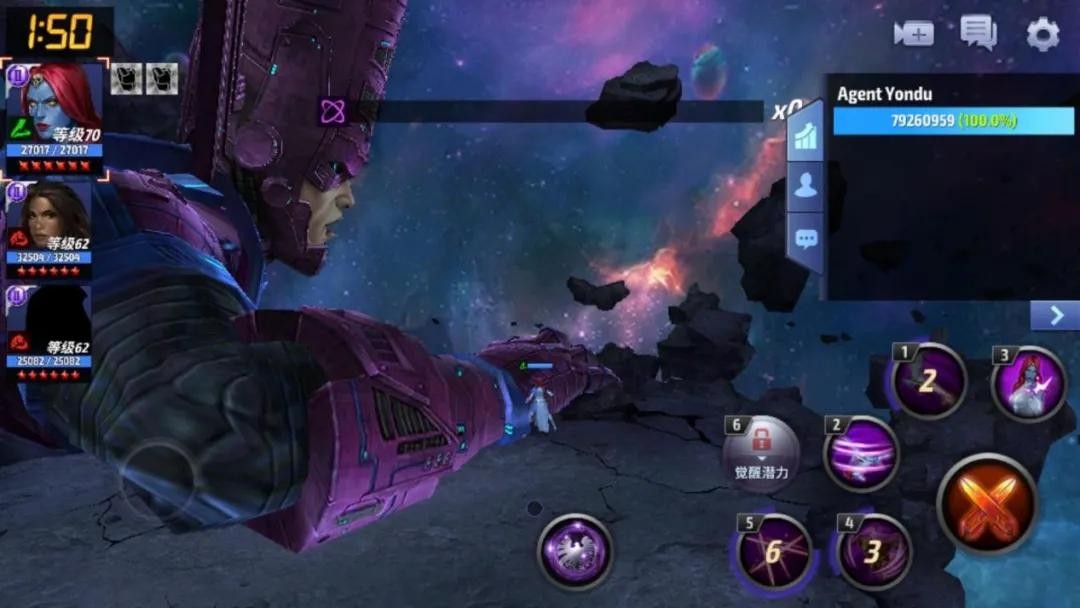Switch to the silhouetted level 62 hero
The height and width of the screenshot is (608, 1080).
click(x=50, y=334)
